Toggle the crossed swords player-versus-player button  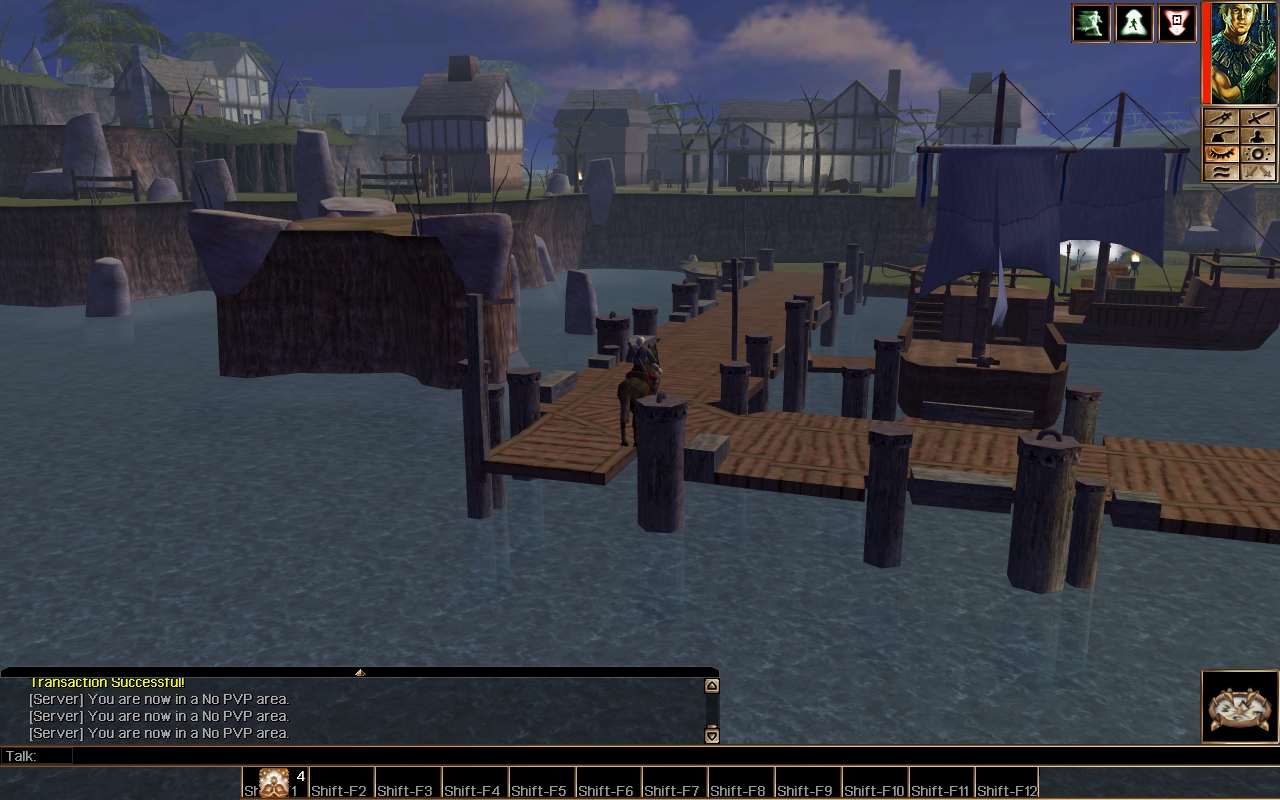(1258, 172)
